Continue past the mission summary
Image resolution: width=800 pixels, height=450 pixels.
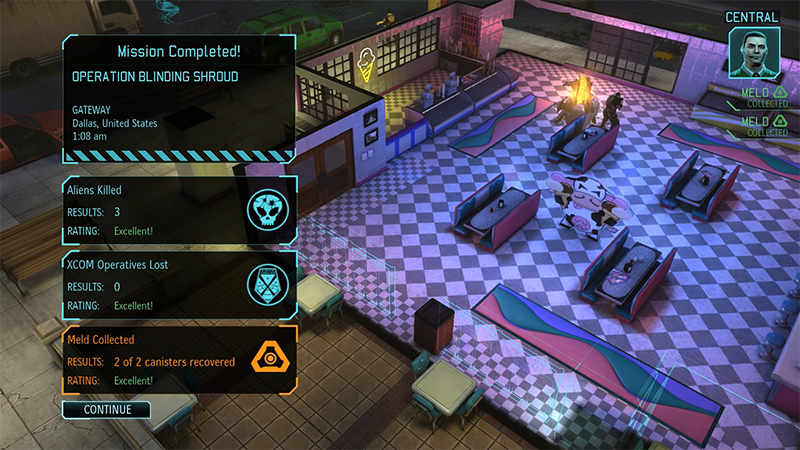[x=106, y=409]
